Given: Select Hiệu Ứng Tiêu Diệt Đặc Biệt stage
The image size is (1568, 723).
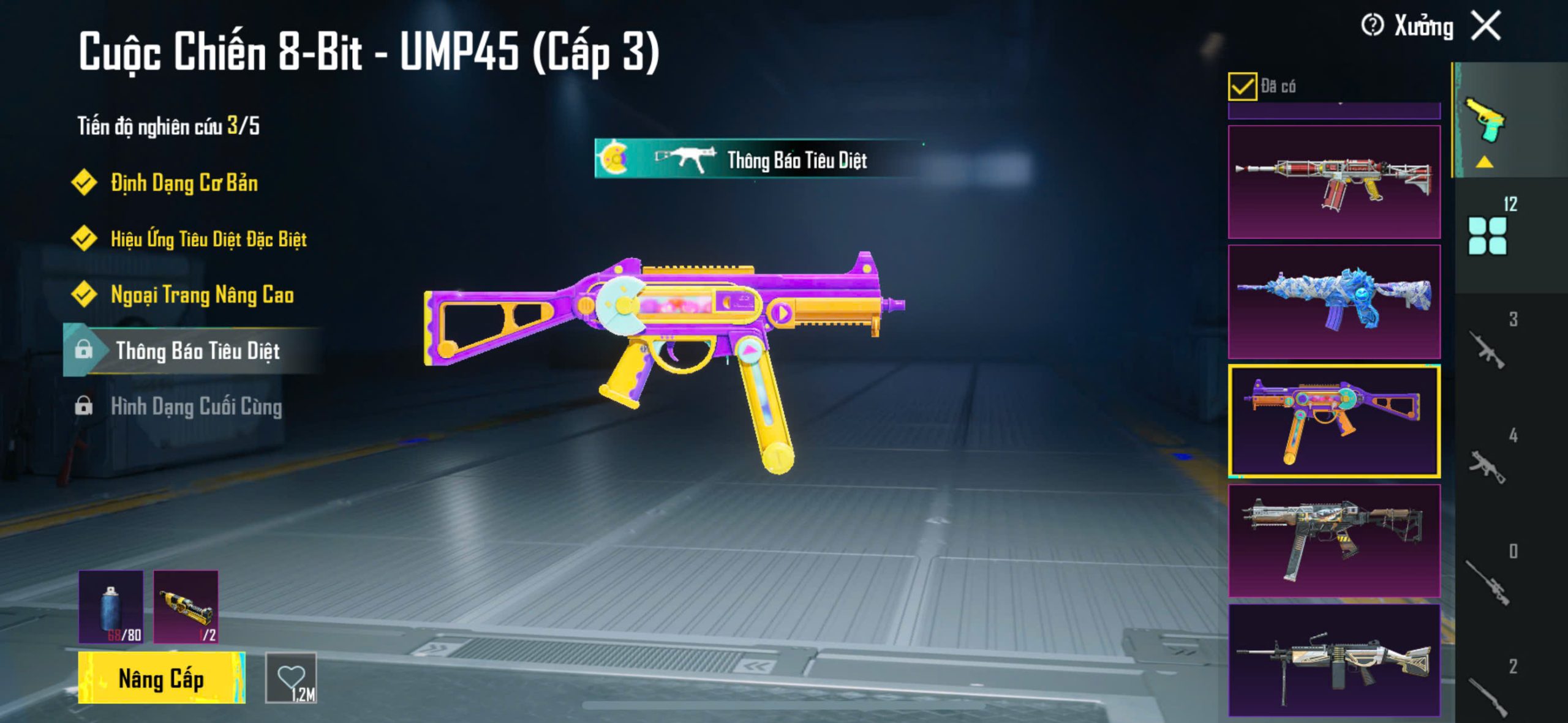Looking at the screenshot, I should pos(208,239).
